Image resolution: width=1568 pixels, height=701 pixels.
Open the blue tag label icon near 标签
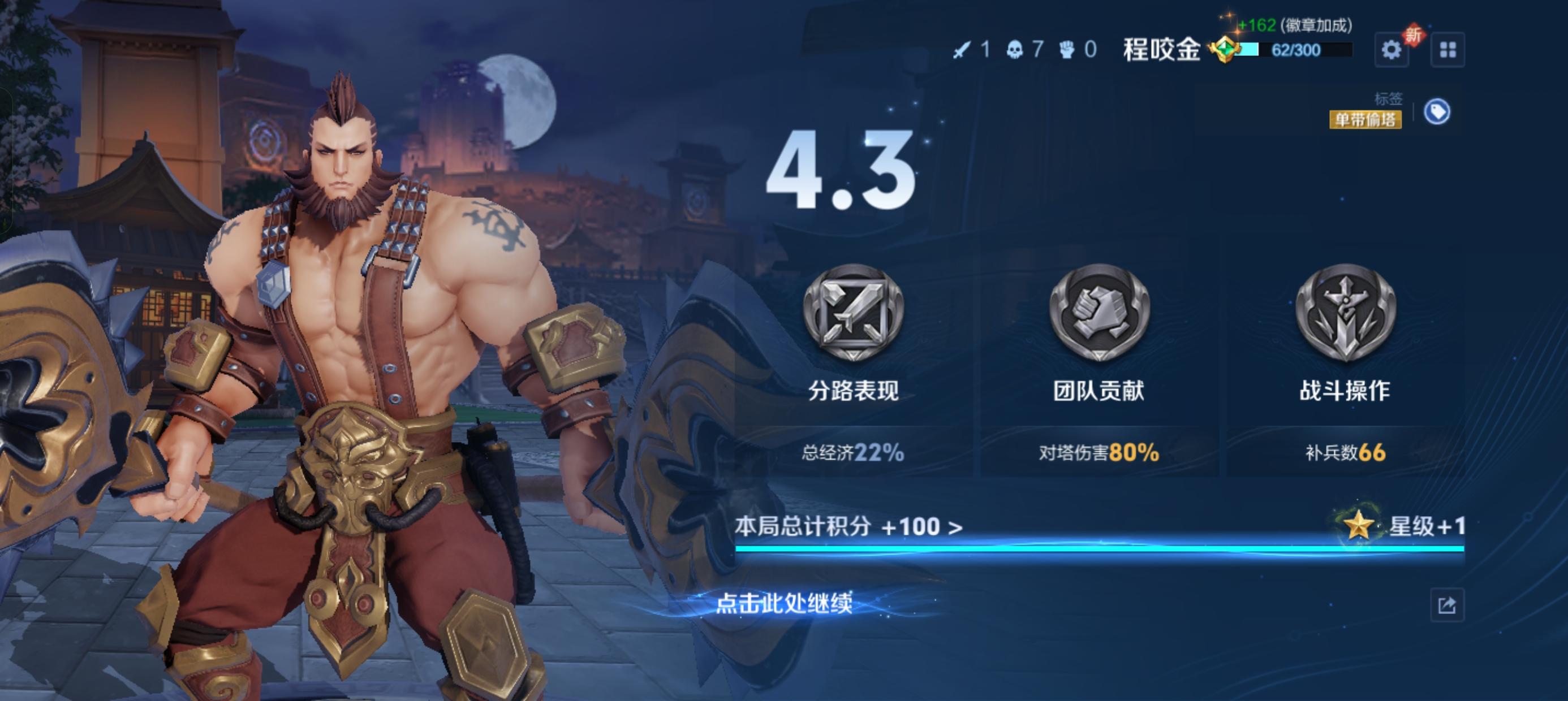(x=1439, y=113)
